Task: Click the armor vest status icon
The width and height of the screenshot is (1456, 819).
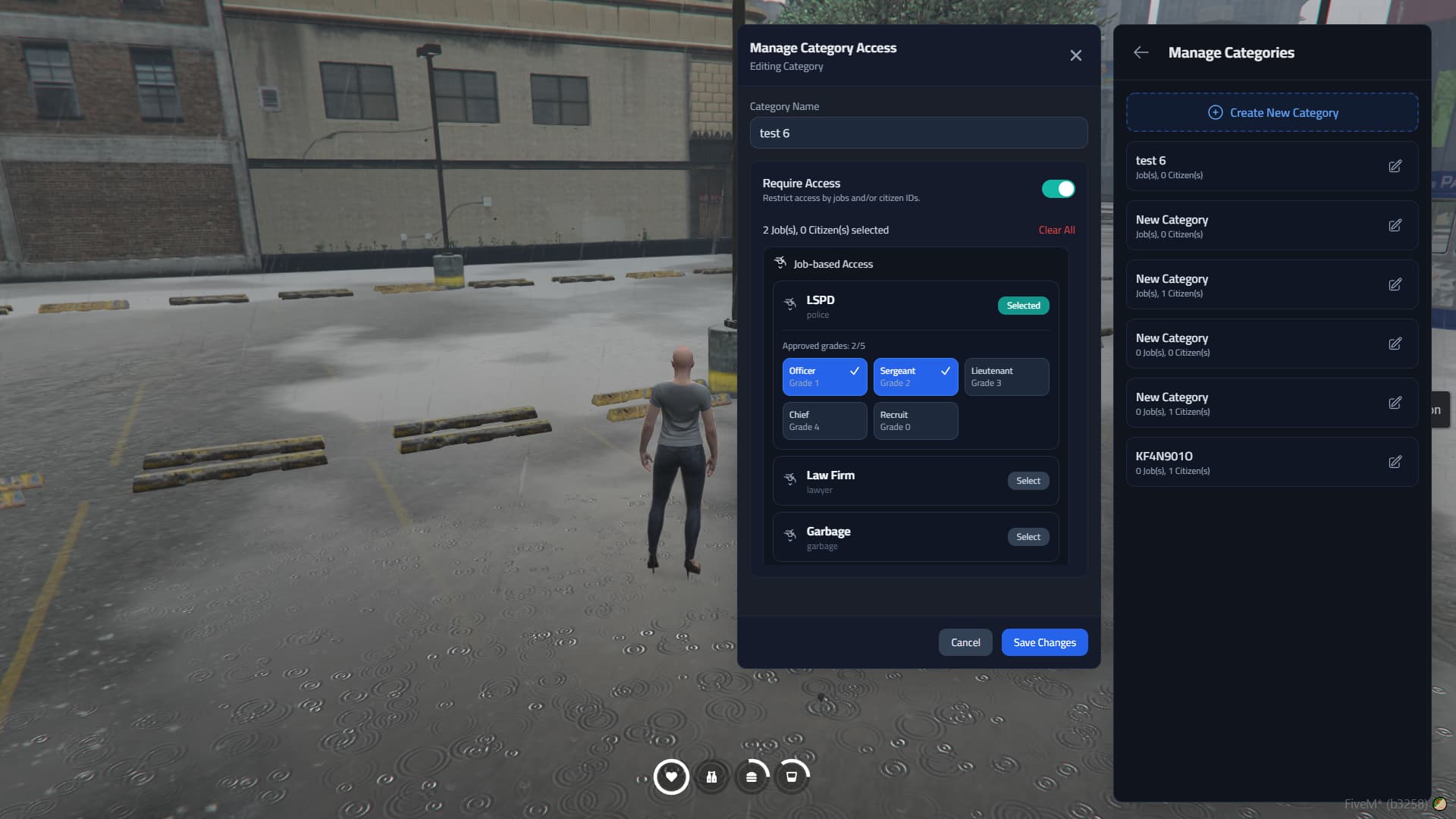Action: click(711, 777)
